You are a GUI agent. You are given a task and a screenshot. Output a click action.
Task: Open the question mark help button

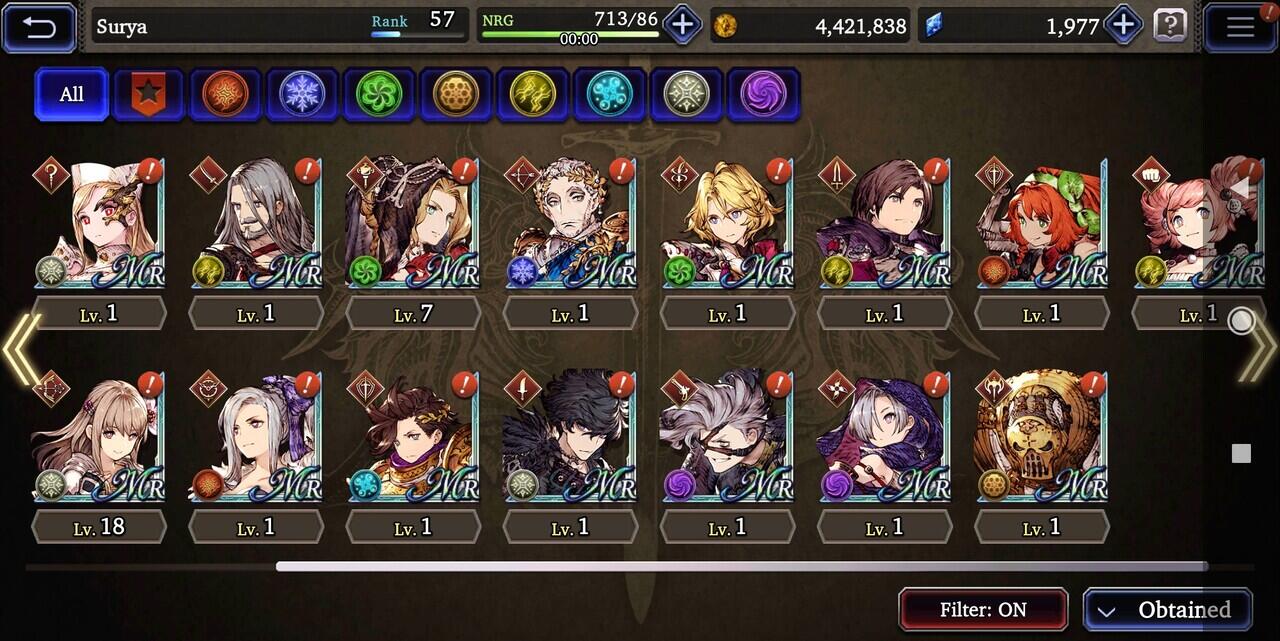pyautogui.click(x=1170, y=25)
